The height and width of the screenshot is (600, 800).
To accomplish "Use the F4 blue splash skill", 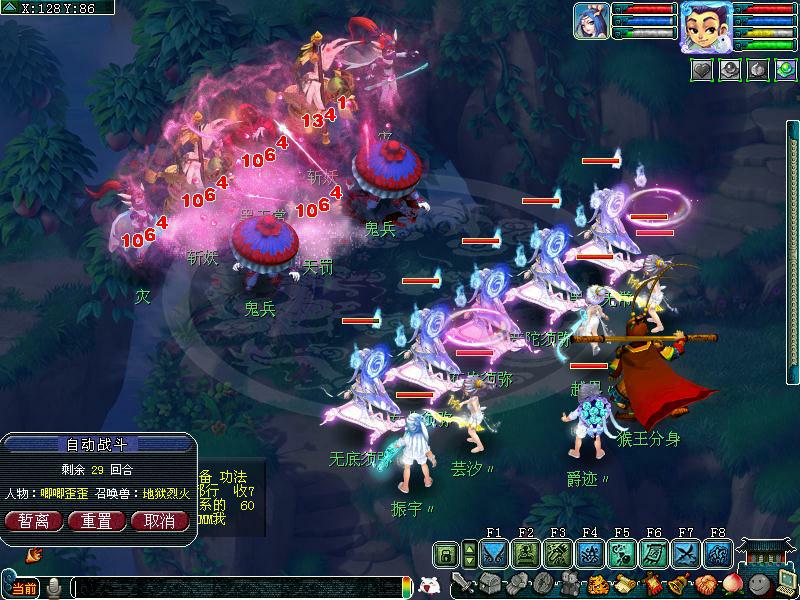I will [x=590, y=554].
